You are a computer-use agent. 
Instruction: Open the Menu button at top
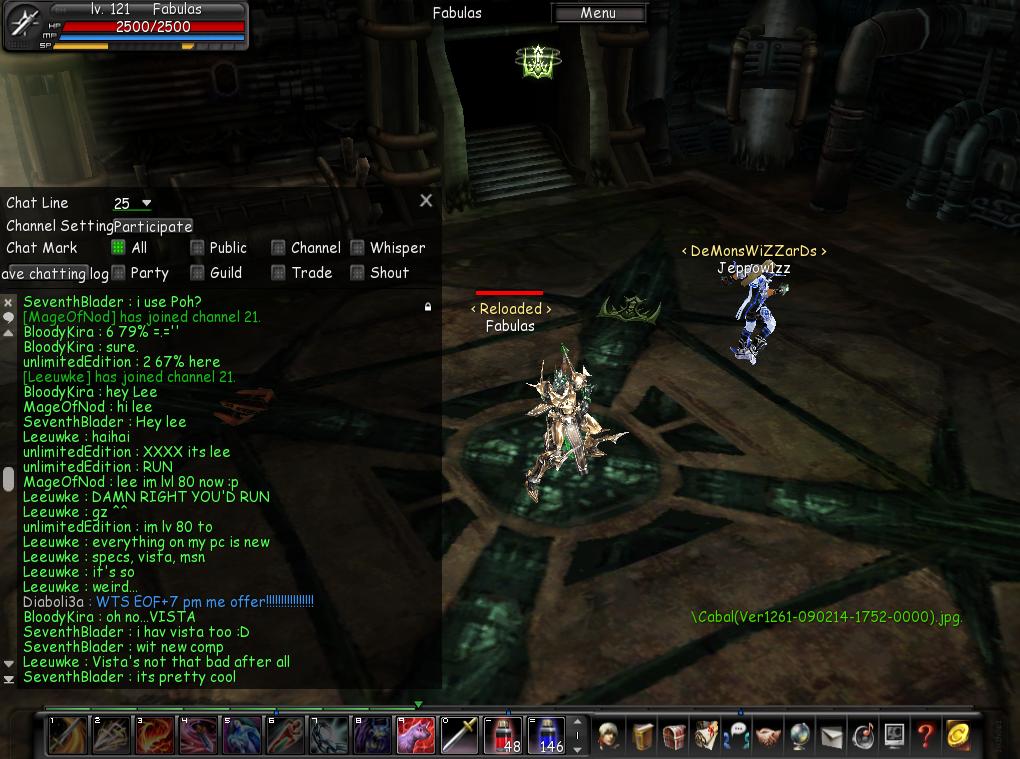598,13
